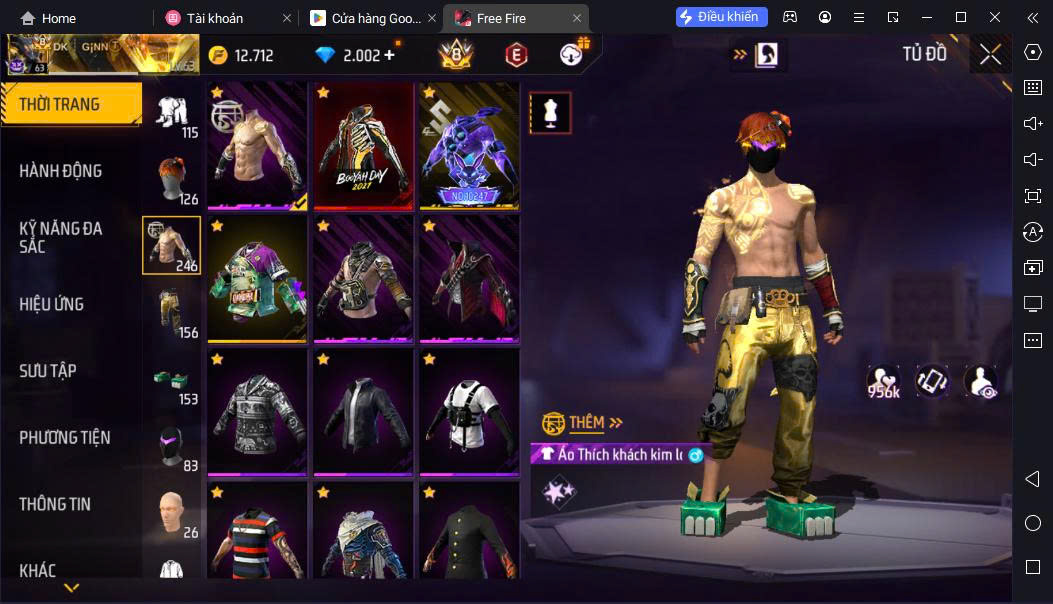Equip the Booyah Day 2021 jacket
Viewport: 1053px width, 604px height.
363,146
